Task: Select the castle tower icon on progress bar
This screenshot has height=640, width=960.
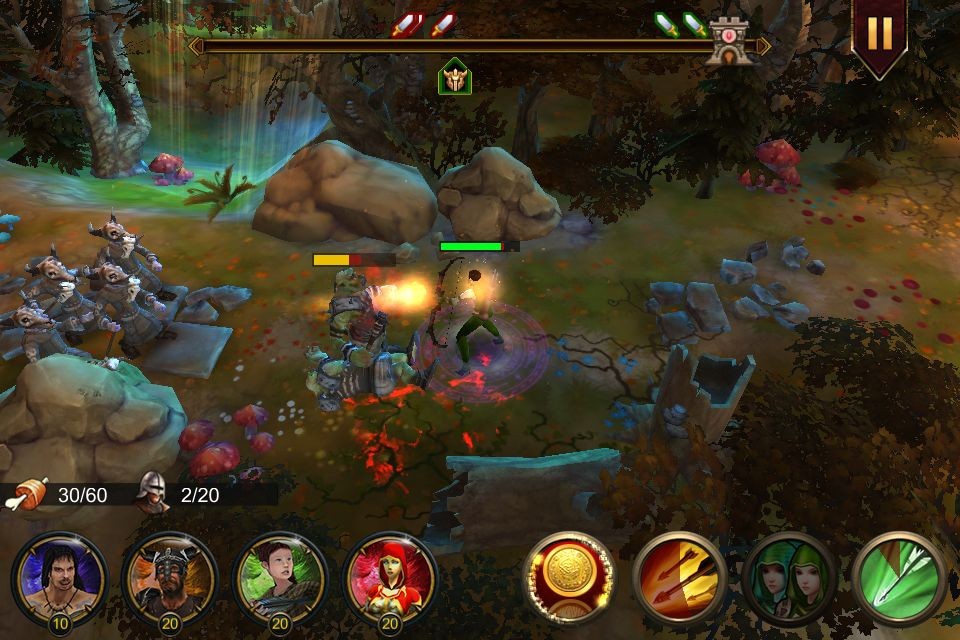Action: (728, 43)
